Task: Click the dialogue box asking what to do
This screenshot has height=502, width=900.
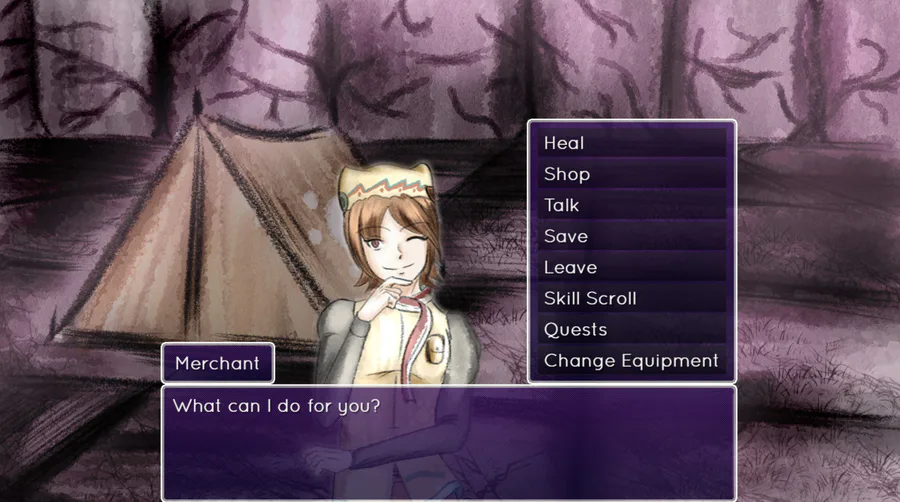Action: (x=448, y=440)
